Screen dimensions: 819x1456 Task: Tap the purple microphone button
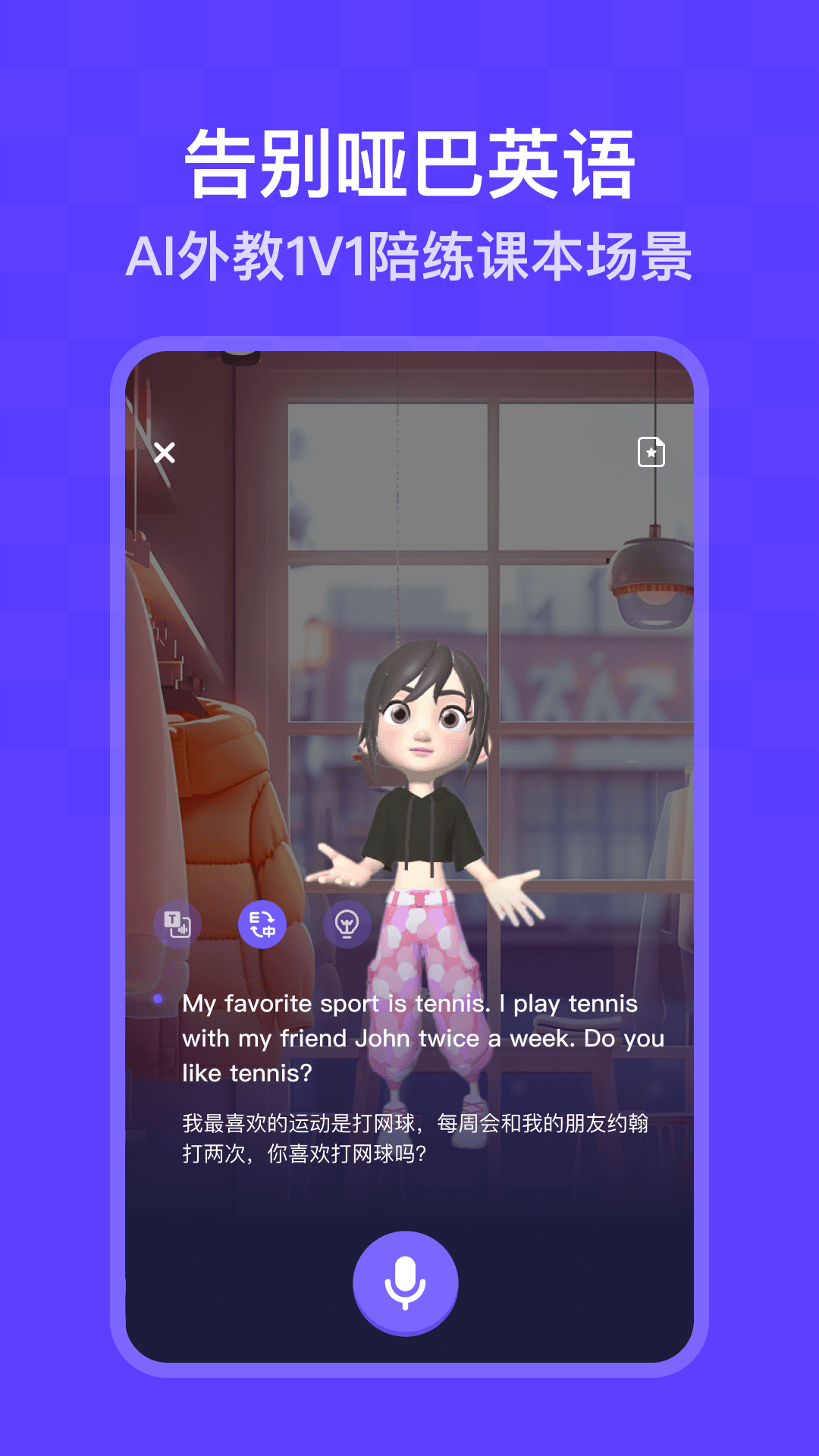coord(406,1282)
